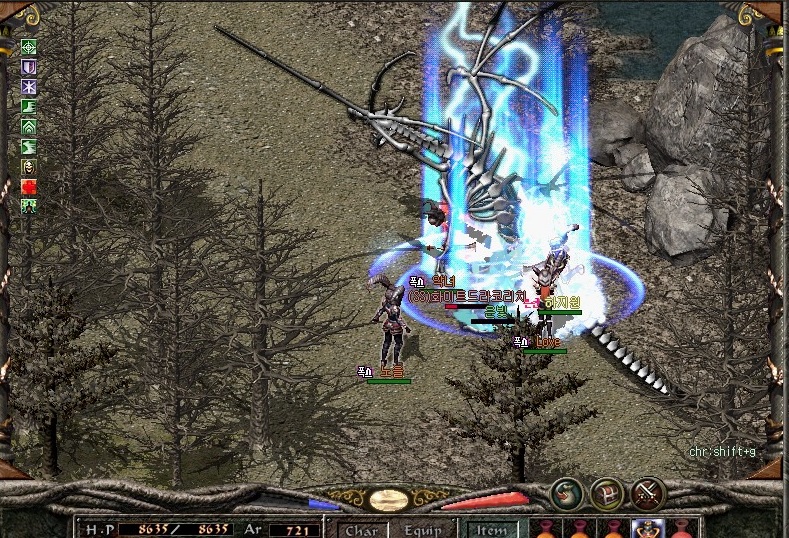Screen dimensions: 789x538
Task: Open the Equip panel
Action: tap(423, 530)
